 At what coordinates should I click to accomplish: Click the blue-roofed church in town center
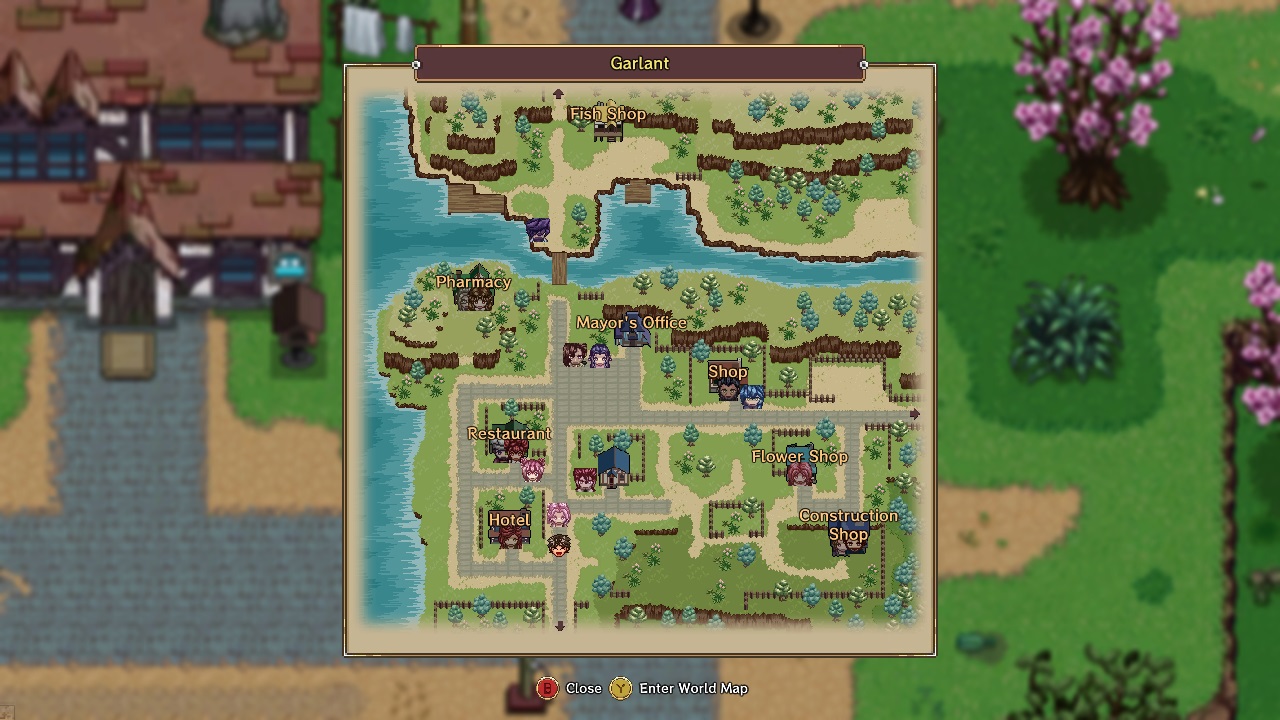tap(613, 467)
